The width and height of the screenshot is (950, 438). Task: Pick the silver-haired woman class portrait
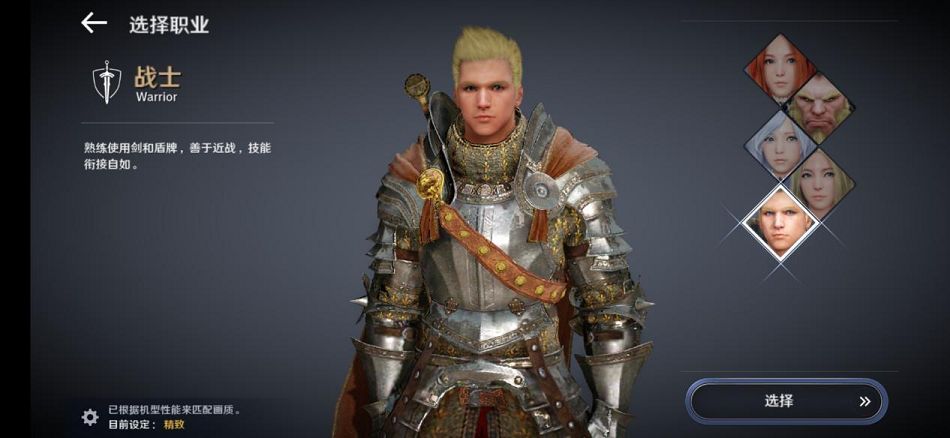click(x=782, y=147)
